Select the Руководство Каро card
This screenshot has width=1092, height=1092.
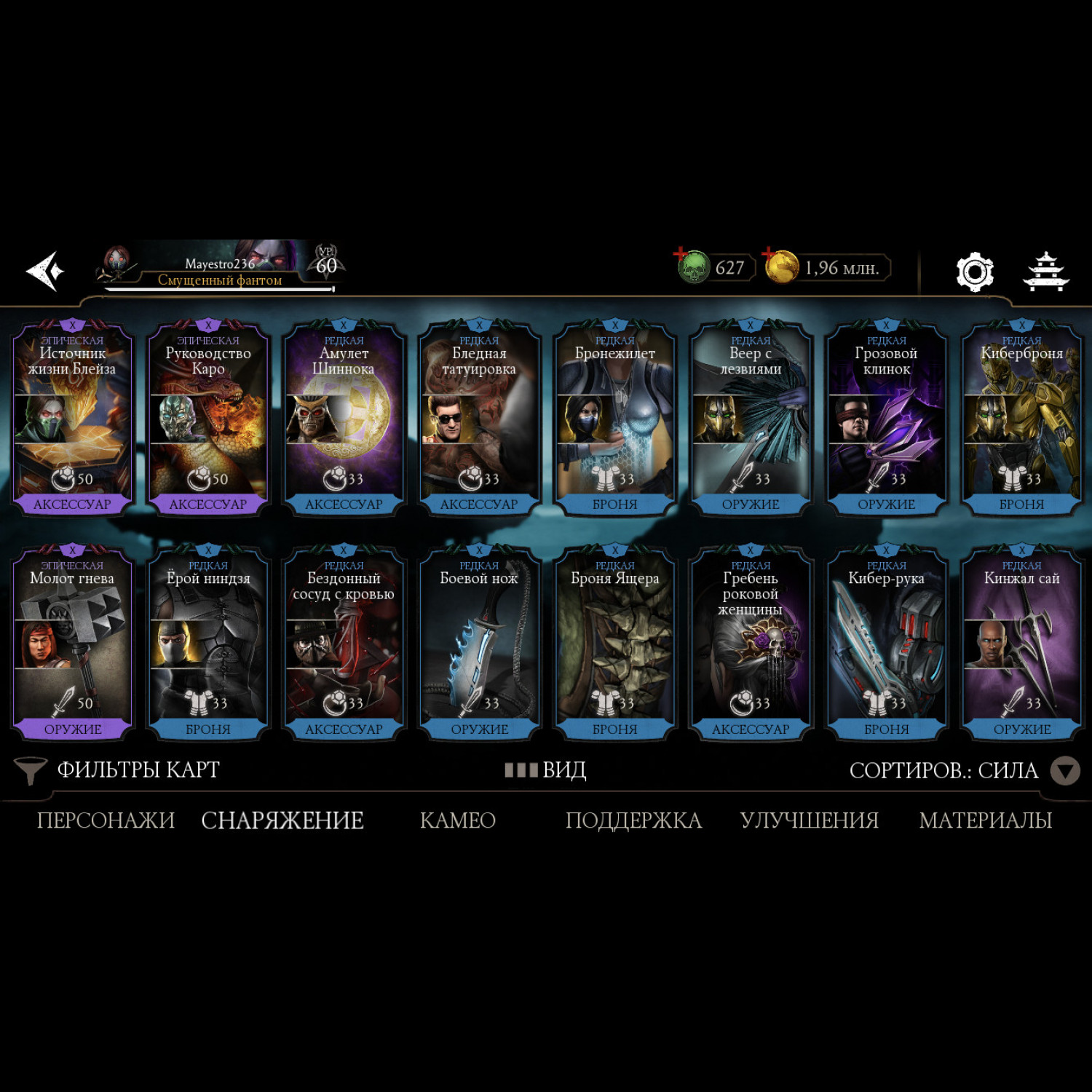pos(208,419)
